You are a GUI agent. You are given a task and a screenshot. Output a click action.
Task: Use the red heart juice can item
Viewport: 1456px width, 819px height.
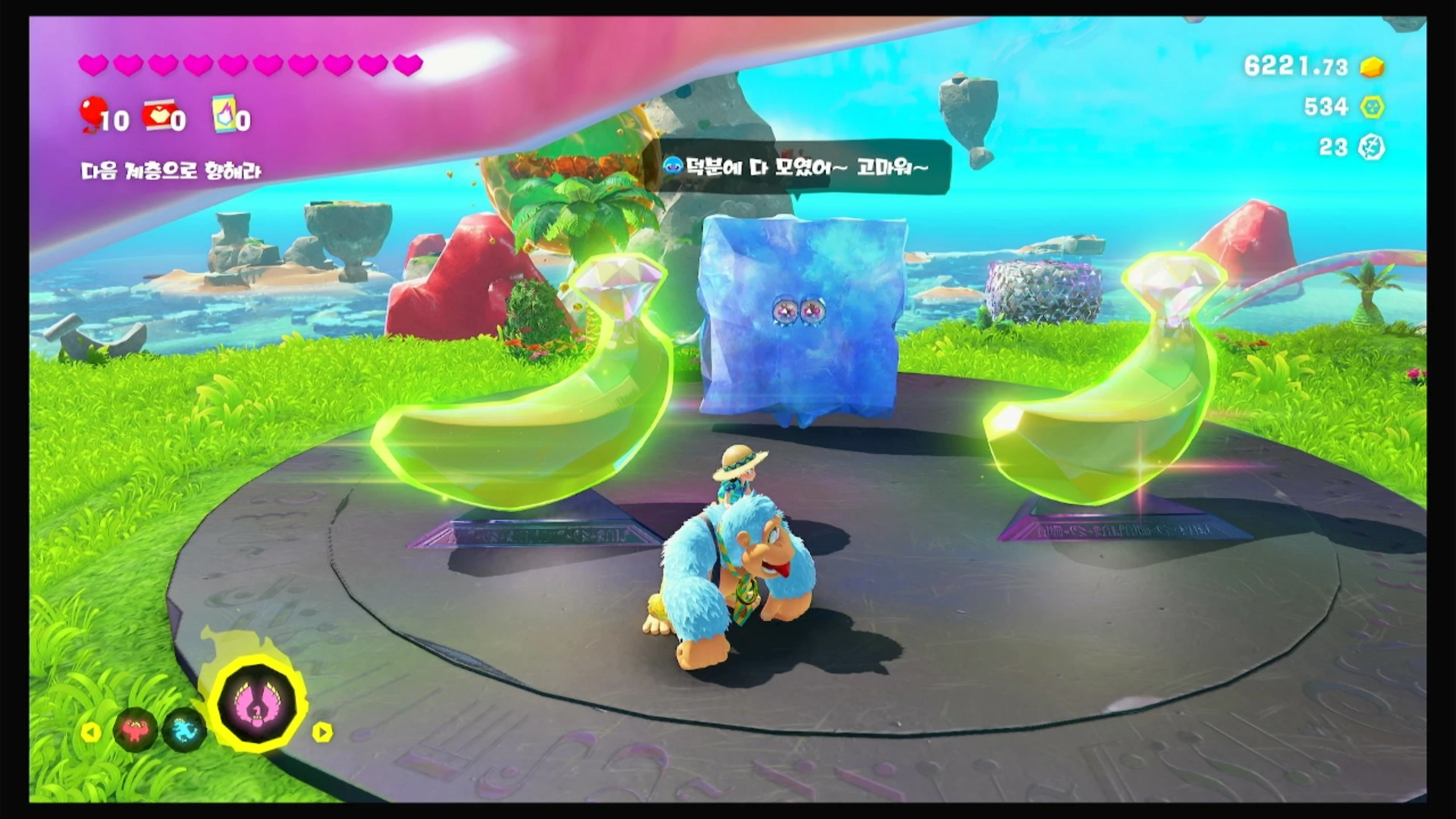tap(157, 115)
